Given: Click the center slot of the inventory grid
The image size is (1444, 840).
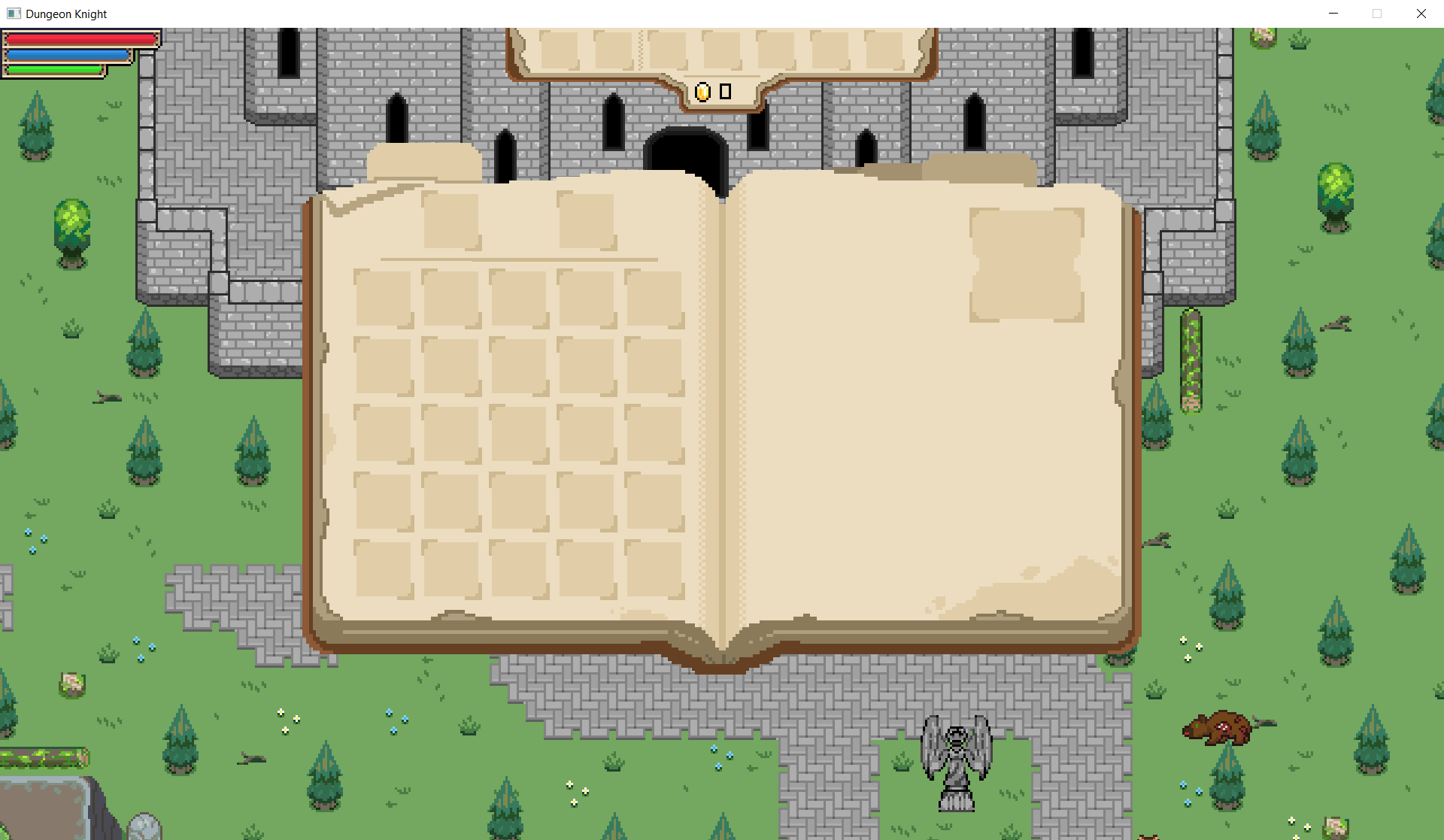Looking at the screenshot, I should coord(519,433).
